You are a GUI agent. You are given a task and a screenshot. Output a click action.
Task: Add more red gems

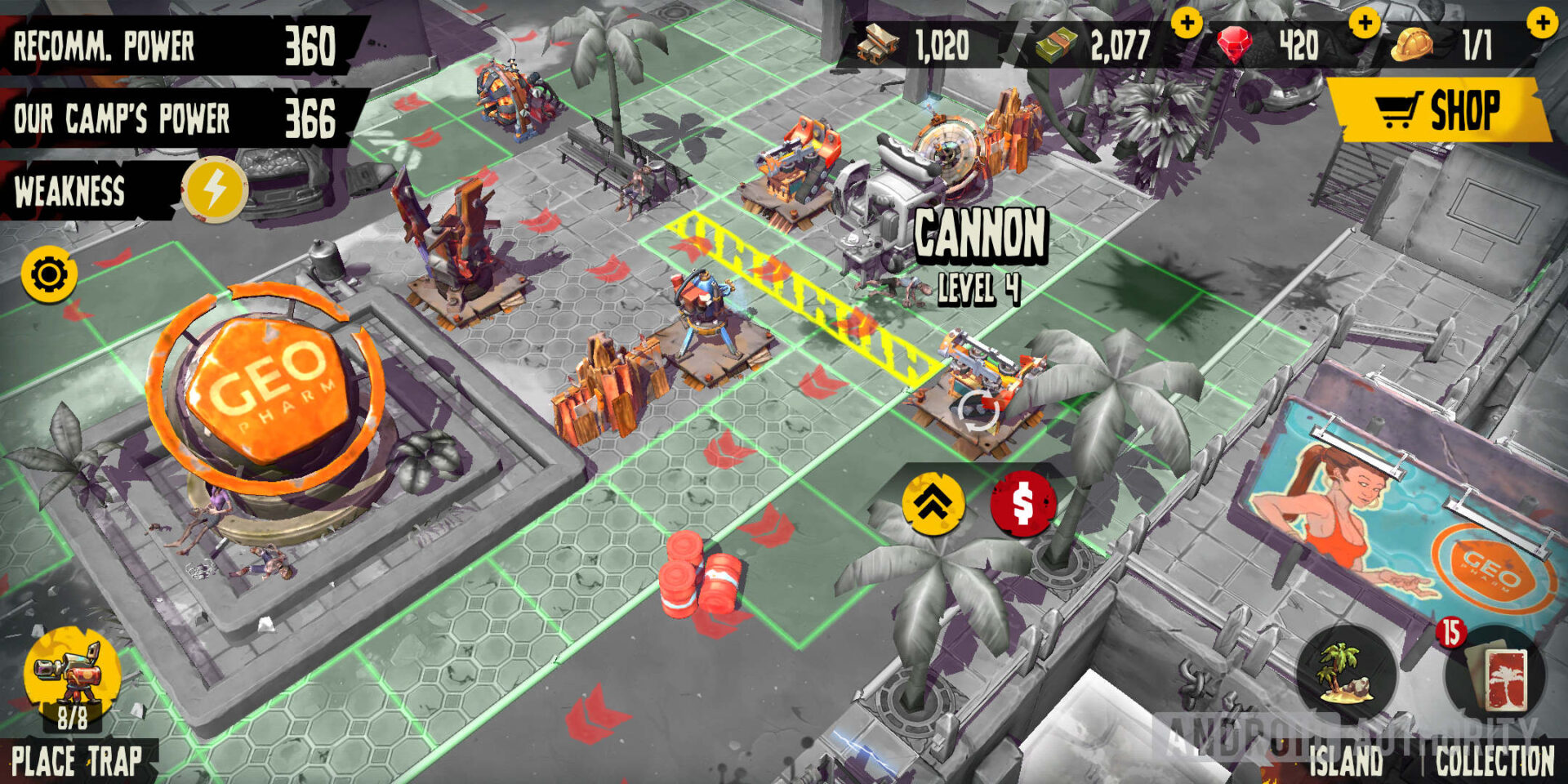(1365, 23)
